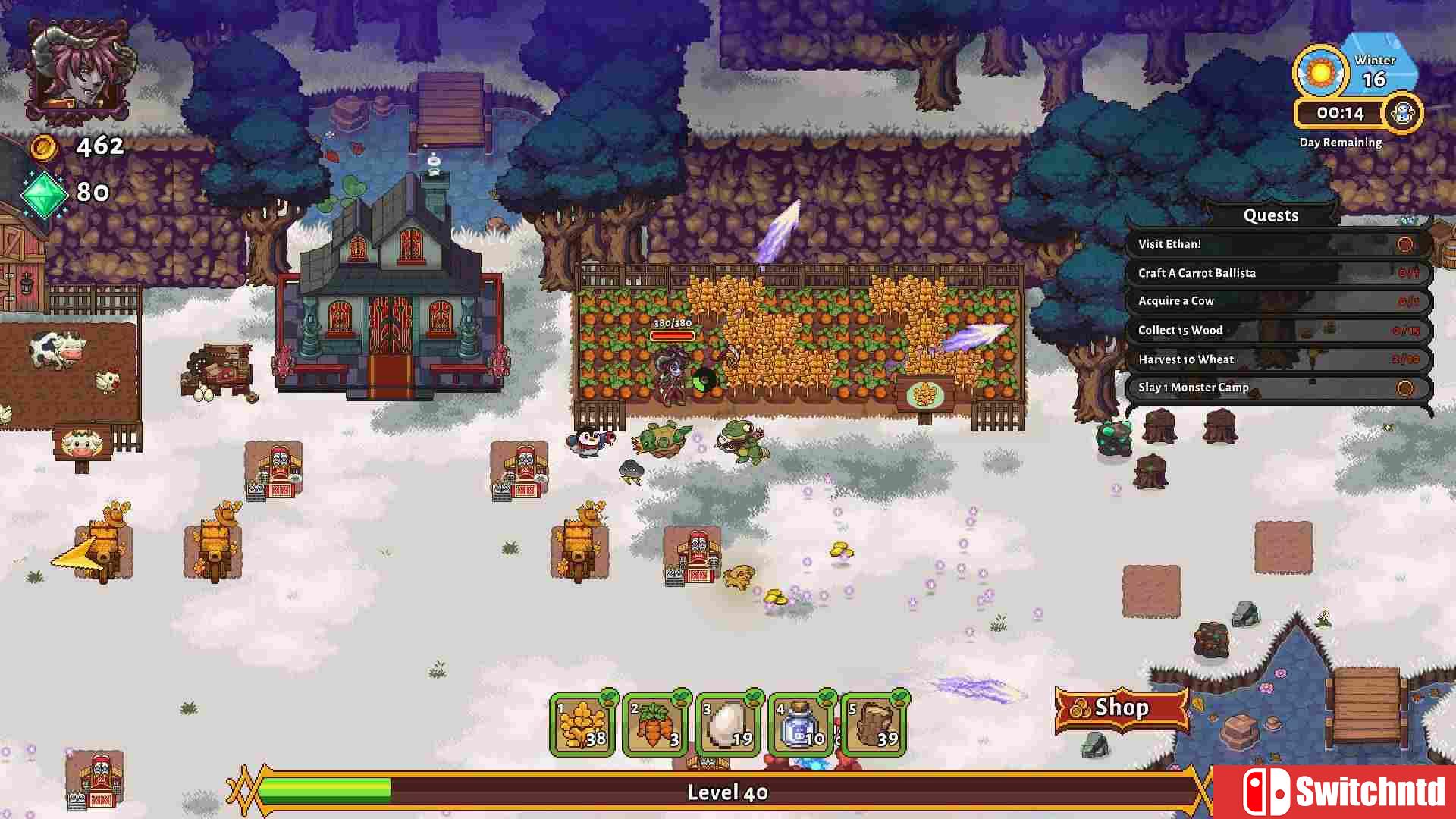Expand the Quests panel header
This screenshot has height=819, width=1456.
[1271, 215]
